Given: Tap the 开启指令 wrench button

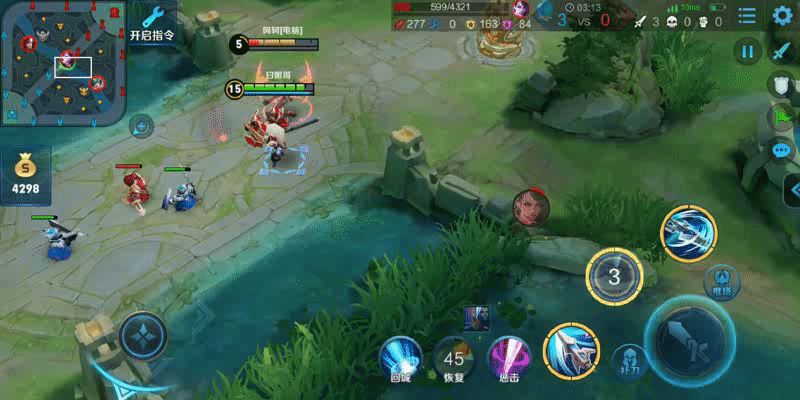Looking at the screenshot, I should click(x=153, y=23).
